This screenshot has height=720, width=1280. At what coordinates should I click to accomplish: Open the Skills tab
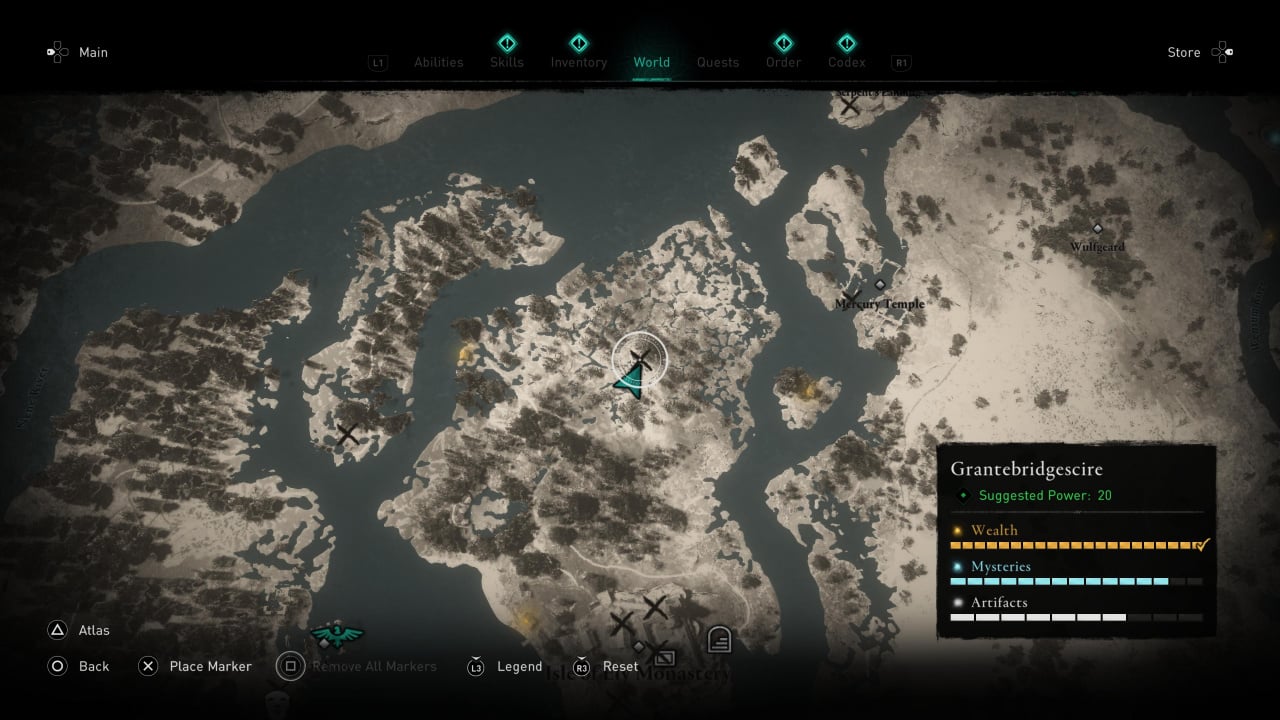click(507, 62)
